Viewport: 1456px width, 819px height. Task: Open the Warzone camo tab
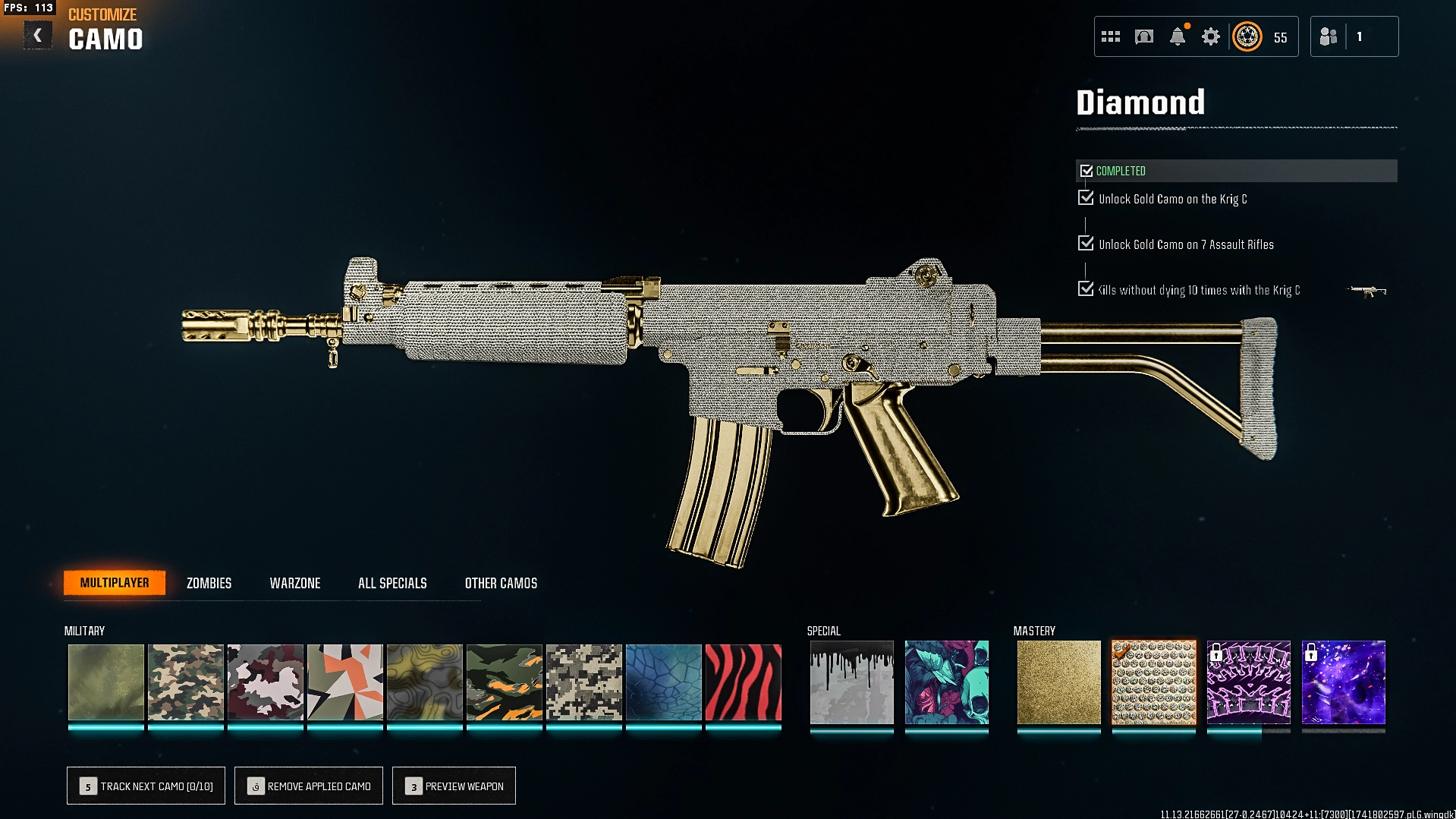(295, 583)
